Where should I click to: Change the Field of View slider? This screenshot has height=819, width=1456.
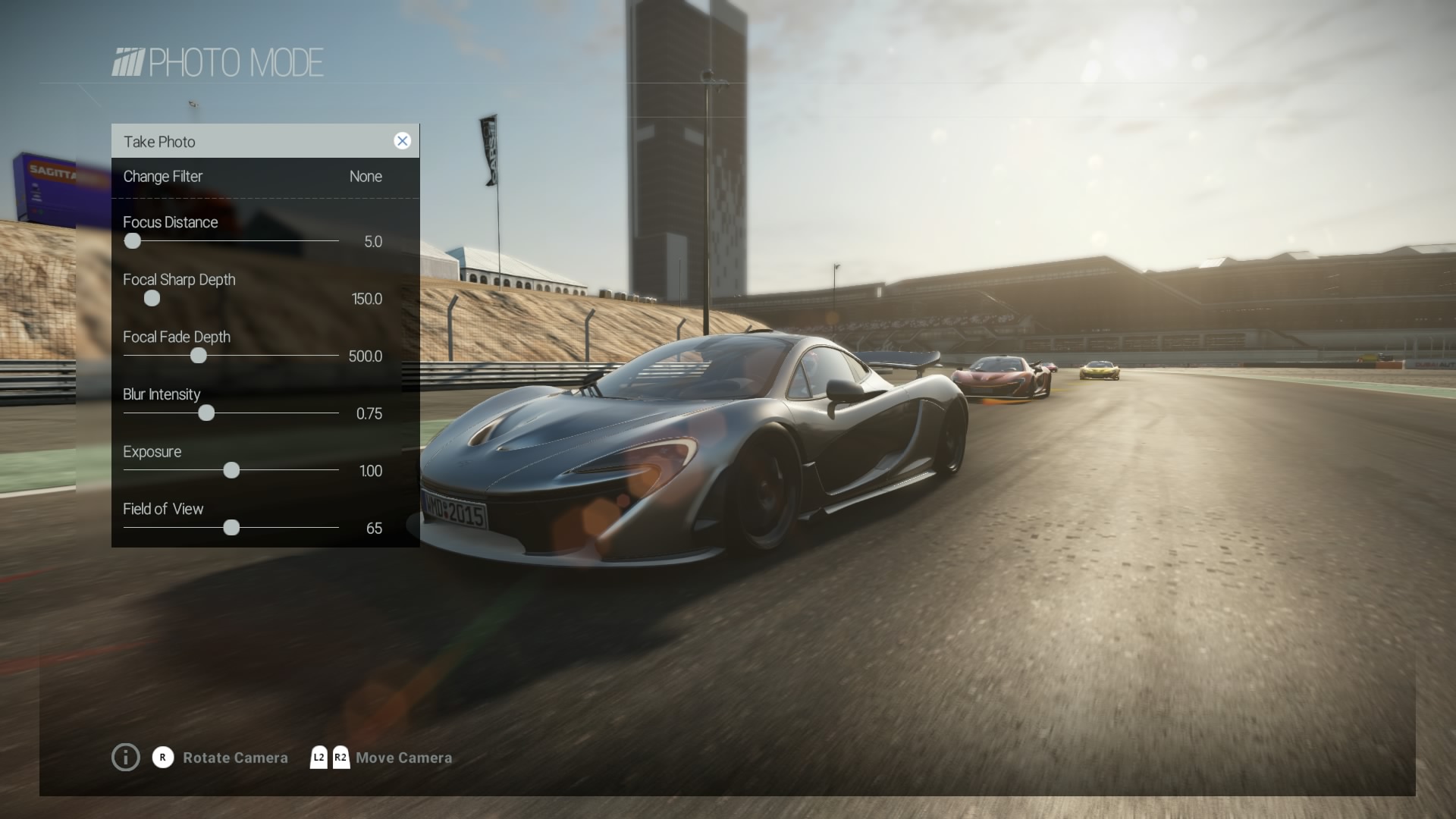[x=231, y=528]
